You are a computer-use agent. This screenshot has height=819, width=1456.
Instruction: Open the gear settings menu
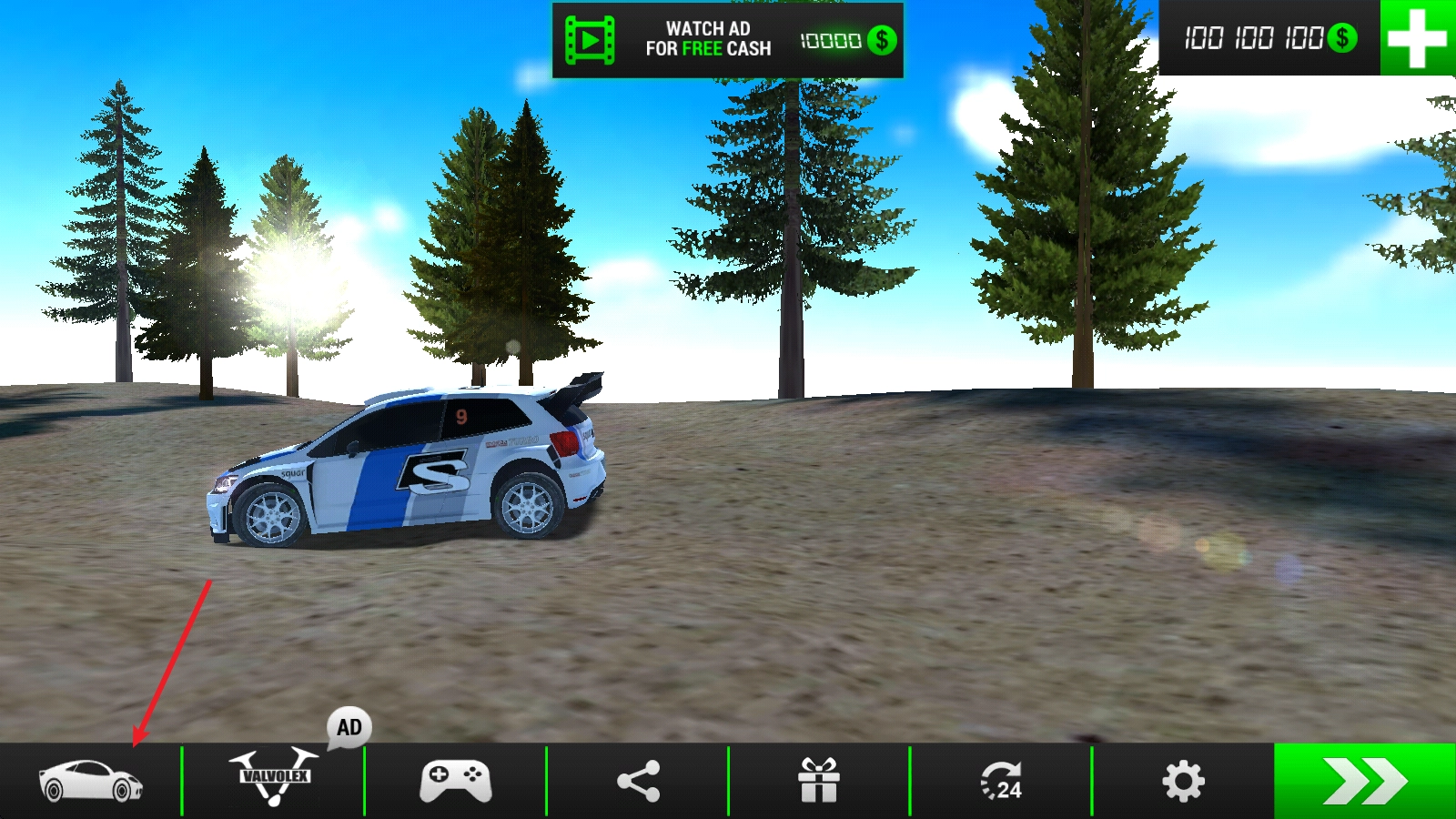point(1183,781)
